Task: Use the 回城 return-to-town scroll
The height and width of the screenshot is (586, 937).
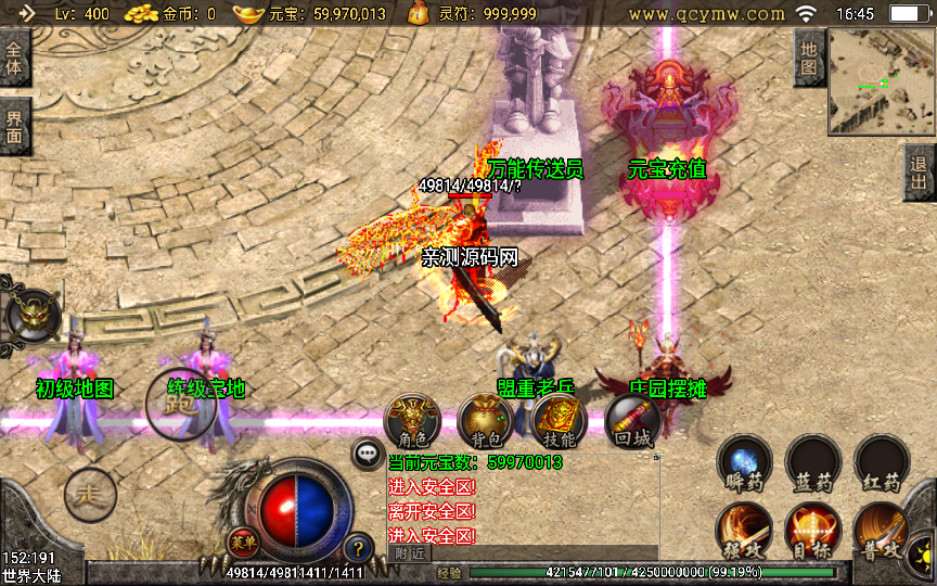Action: [x=632, y=421]
